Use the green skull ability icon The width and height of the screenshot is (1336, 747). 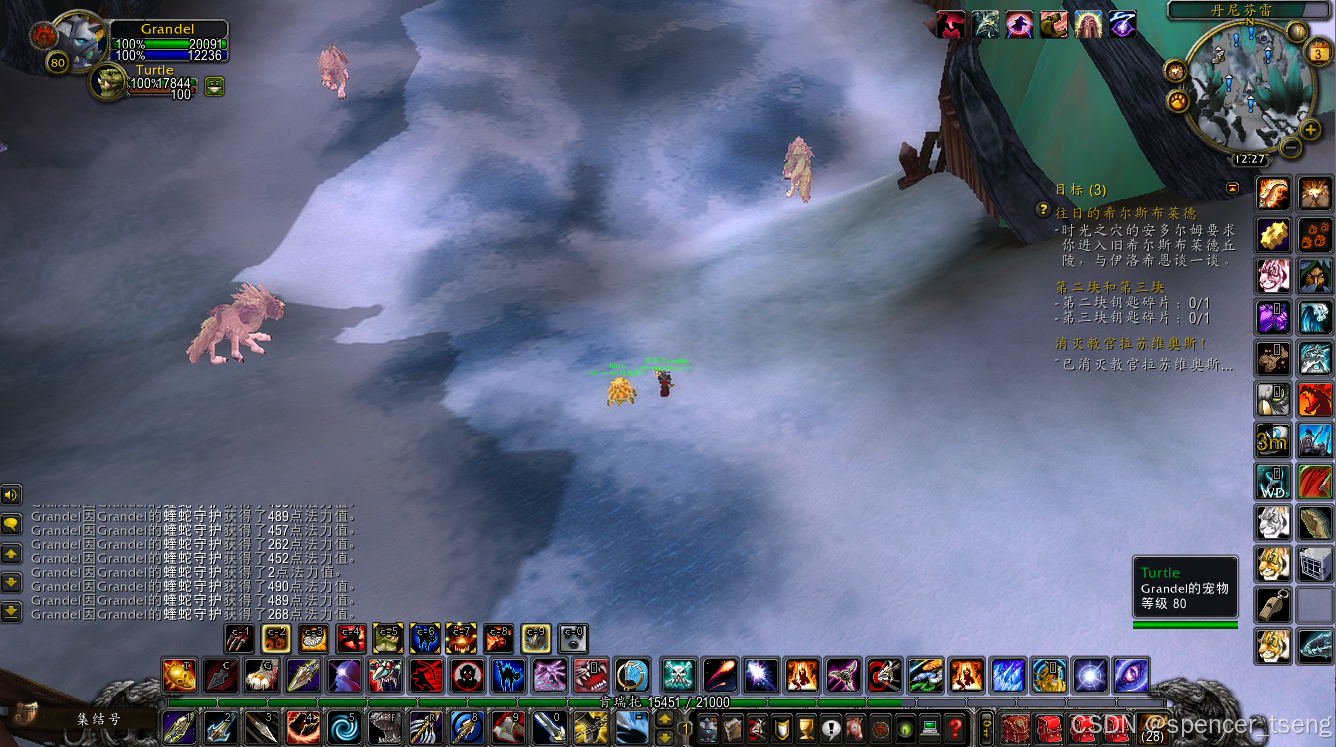[x=678, y=676]
